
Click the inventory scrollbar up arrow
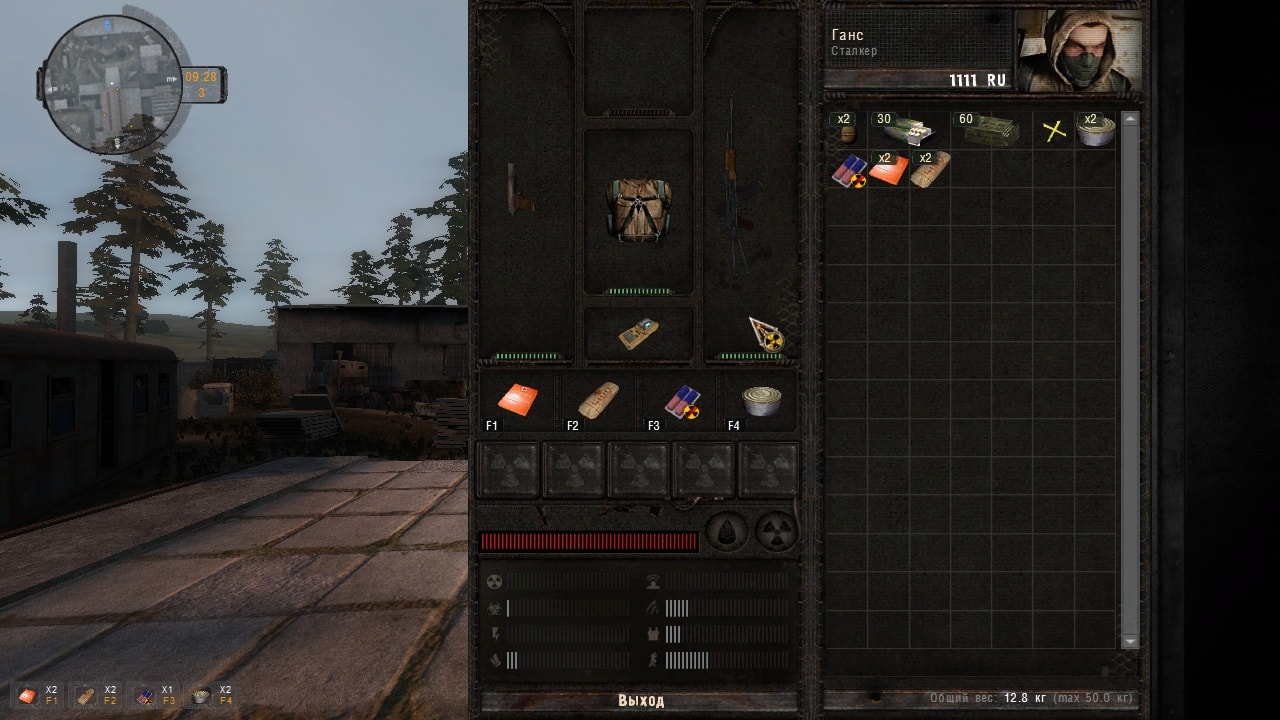pos(1130,119)
